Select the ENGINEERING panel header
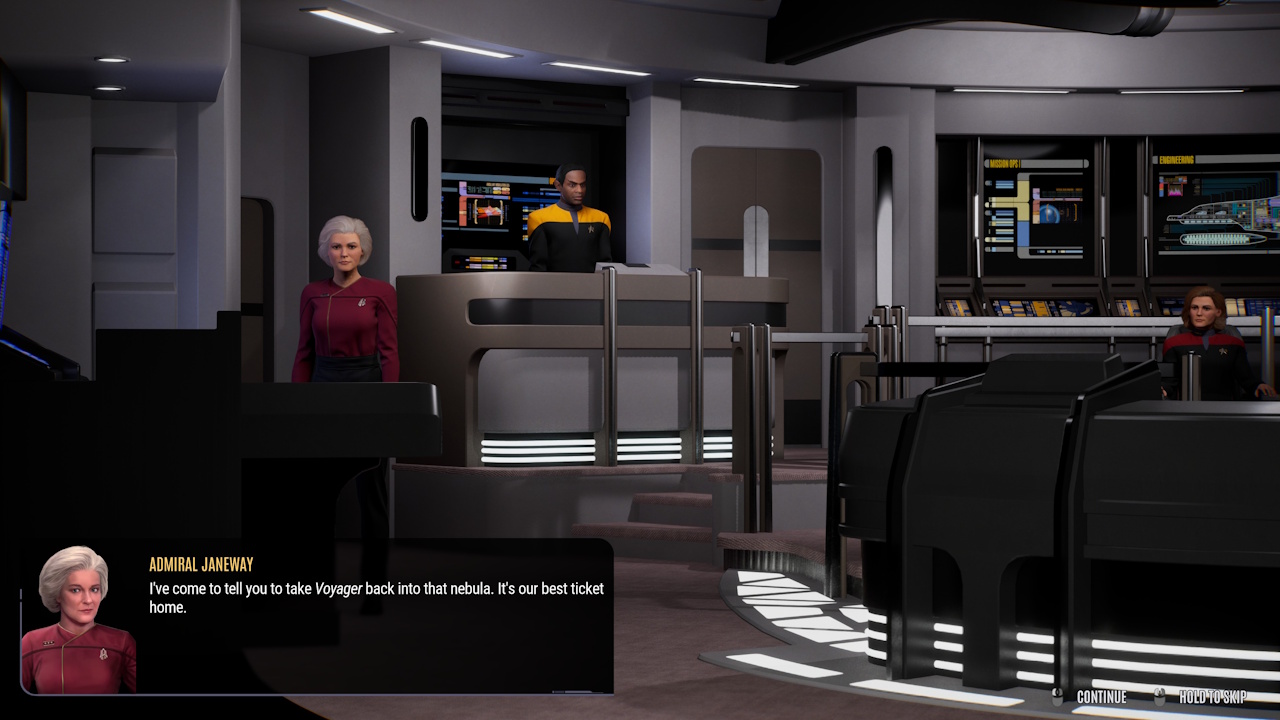 coord(1177,161)
